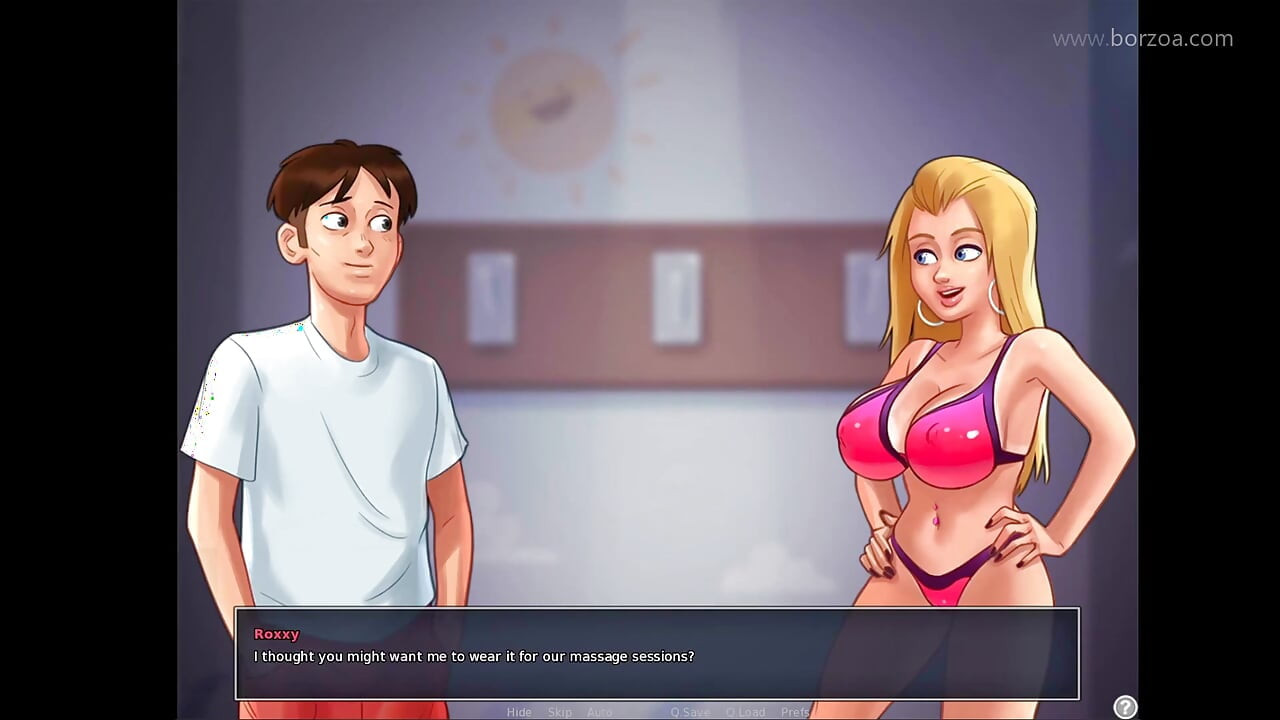Click Q Load to restore quick save
The image size is (1280, 720).
(x=746, y=712)
